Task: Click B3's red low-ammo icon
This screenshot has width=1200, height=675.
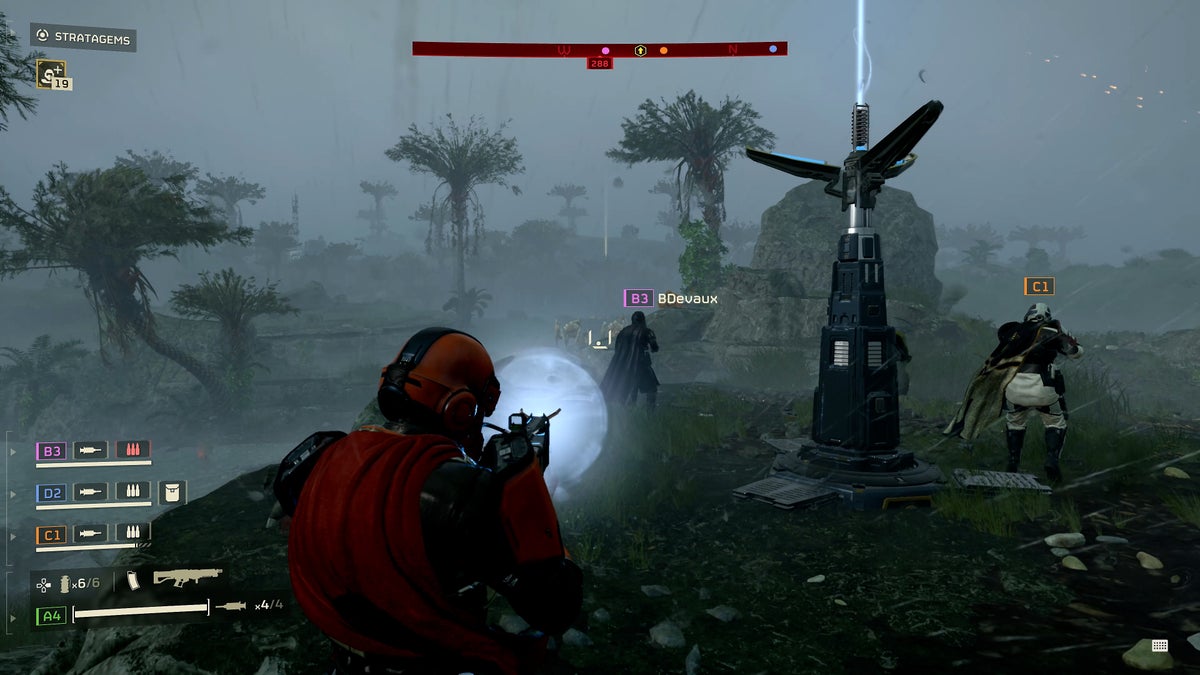Action: [133, 450]
